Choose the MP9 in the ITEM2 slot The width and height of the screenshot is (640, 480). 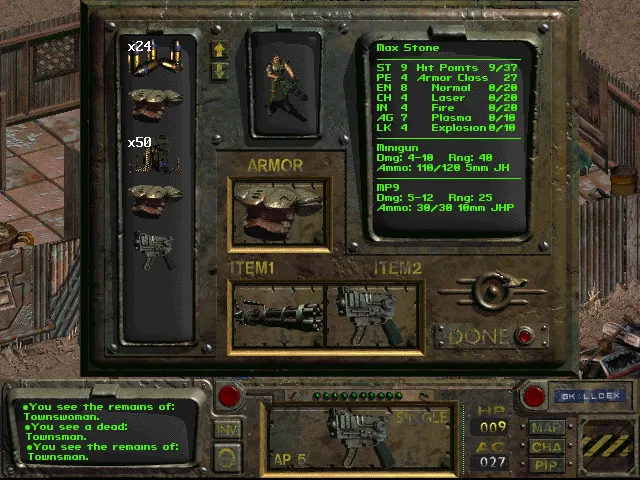[x=372, y=315]
